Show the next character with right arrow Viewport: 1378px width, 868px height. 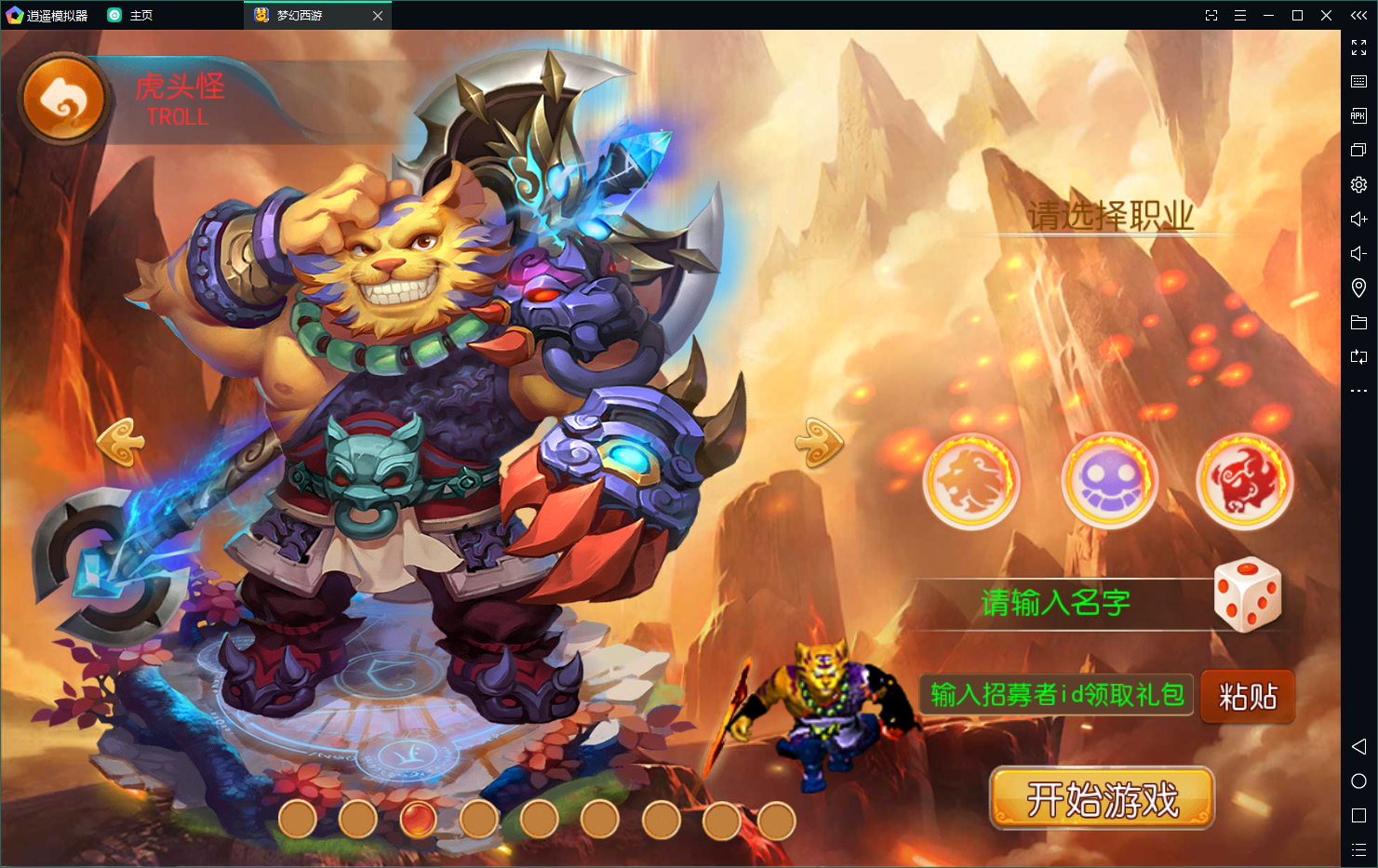pyautogui.click(x=818, y=442)
